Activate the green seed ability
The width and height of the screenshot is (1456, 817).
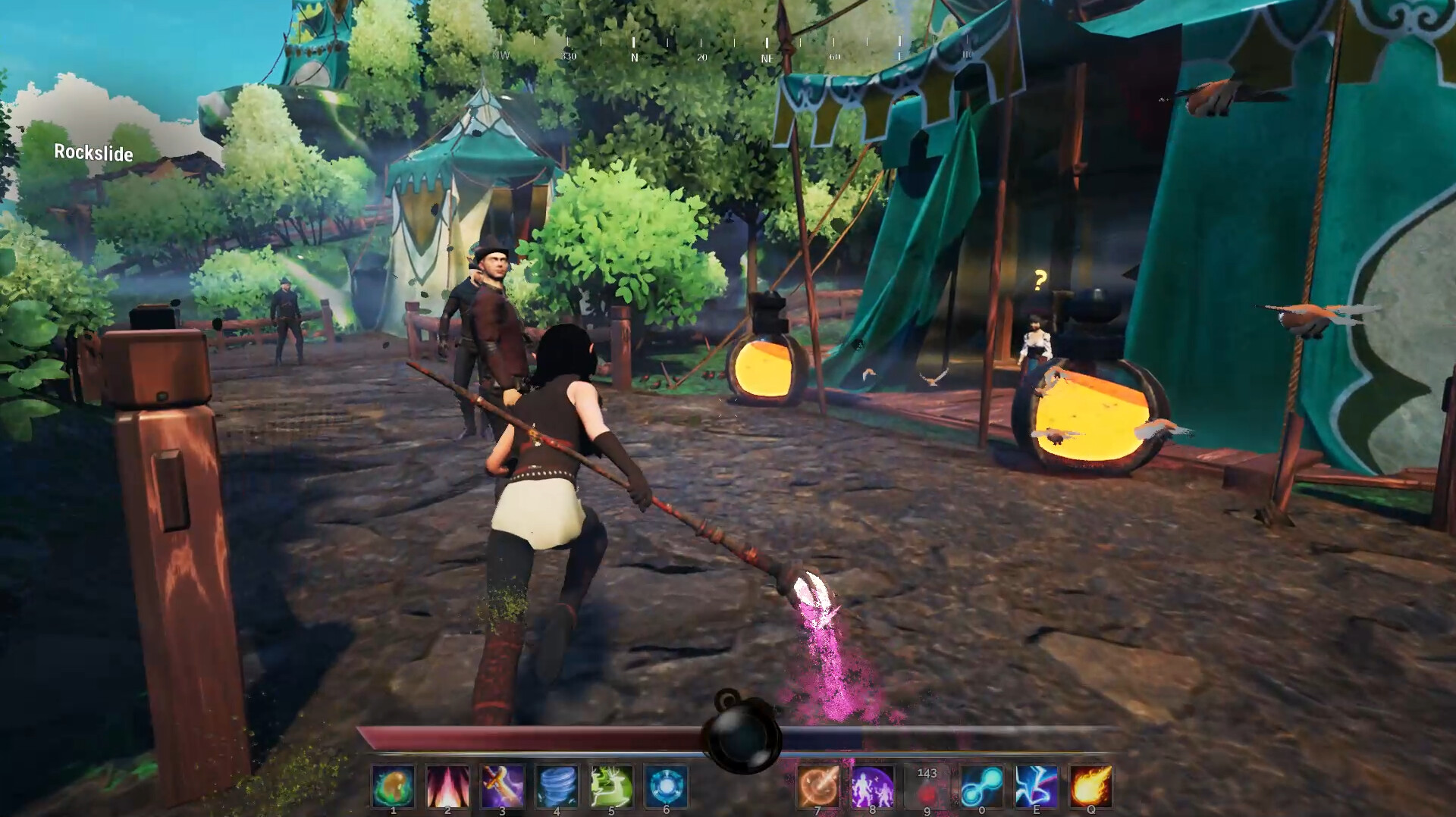(393, 786)
